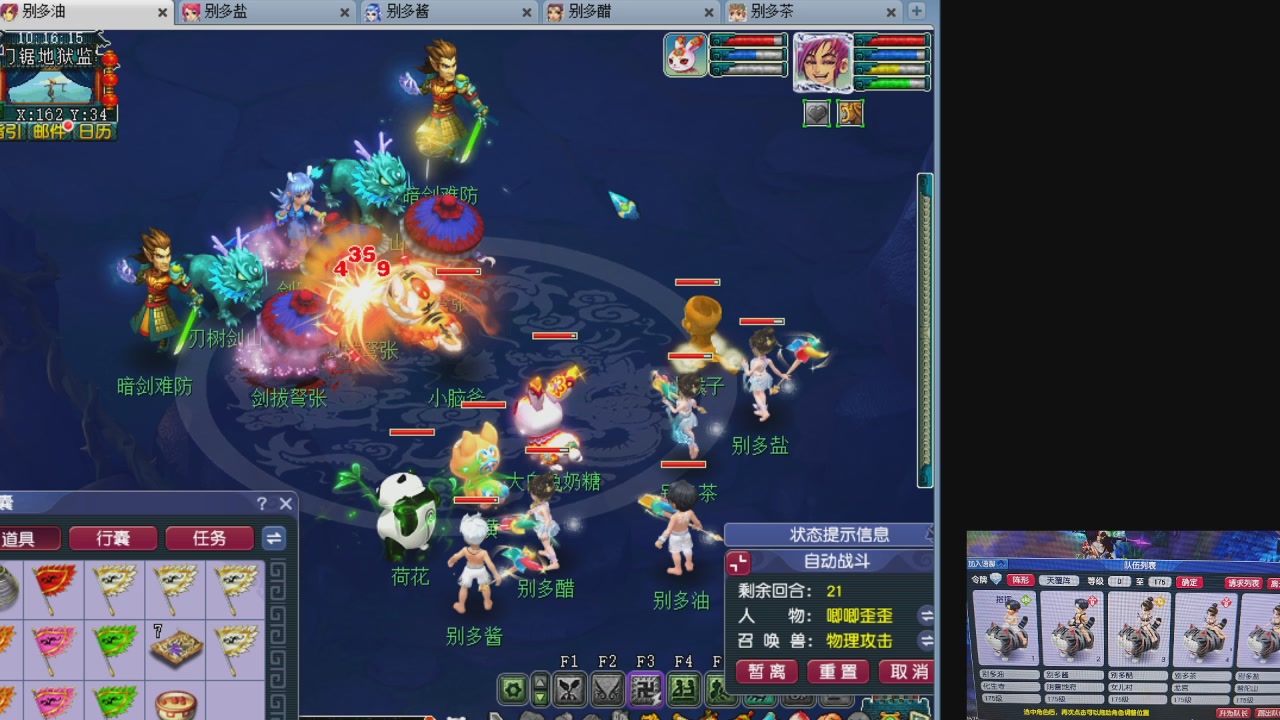Switch to the 任务 tab in the inventory window
Screen dimensions: 1280x720
[x=208, y=538]
